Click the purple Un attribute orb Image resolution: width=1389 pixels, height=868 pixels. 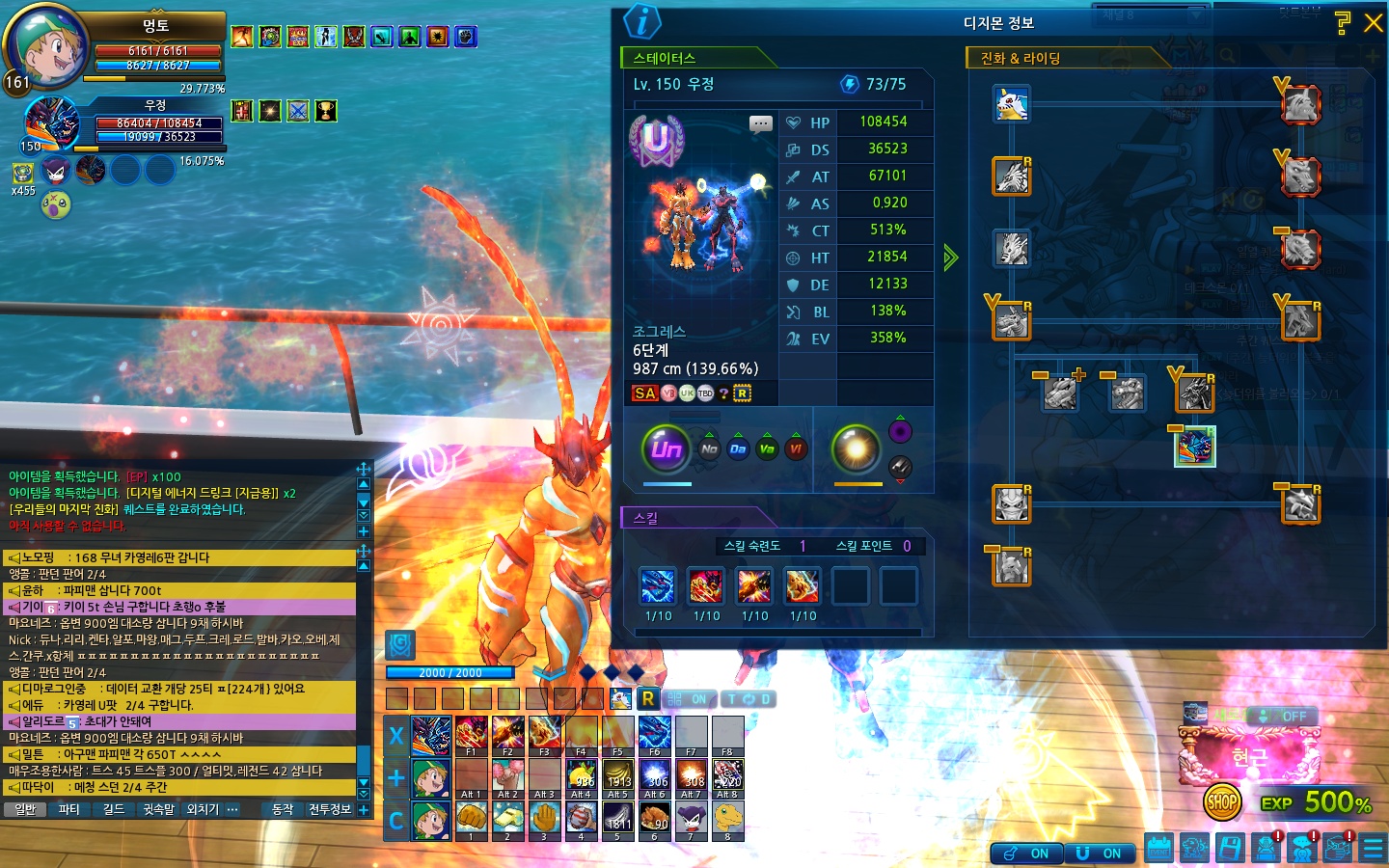coord(666,448)
